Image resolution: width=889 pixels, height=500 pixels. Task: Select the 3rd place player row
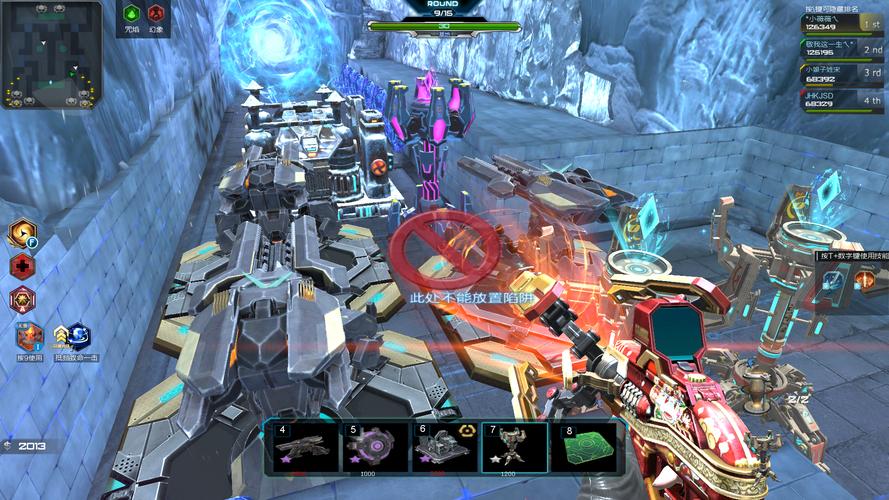point(842,73)
